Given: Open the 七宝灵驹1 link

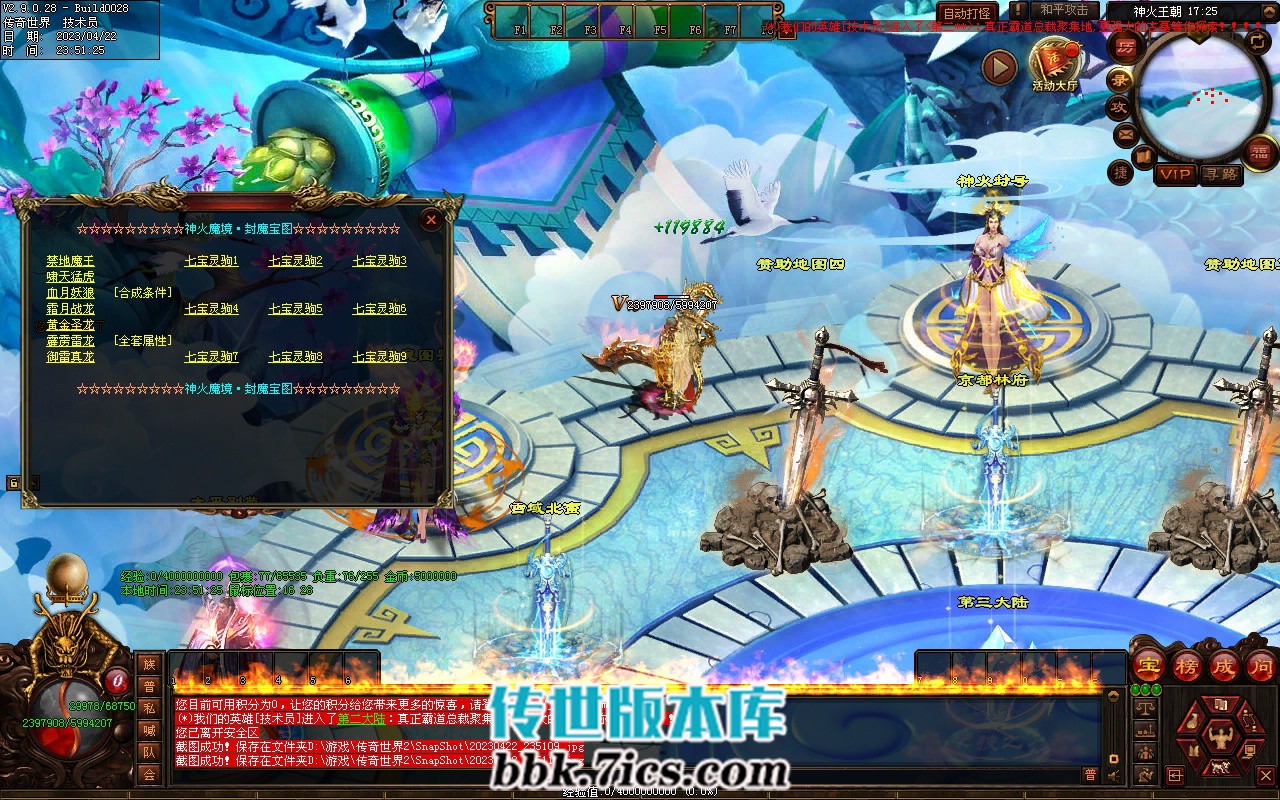Looking at the screenshot, I should click(211, 261).
